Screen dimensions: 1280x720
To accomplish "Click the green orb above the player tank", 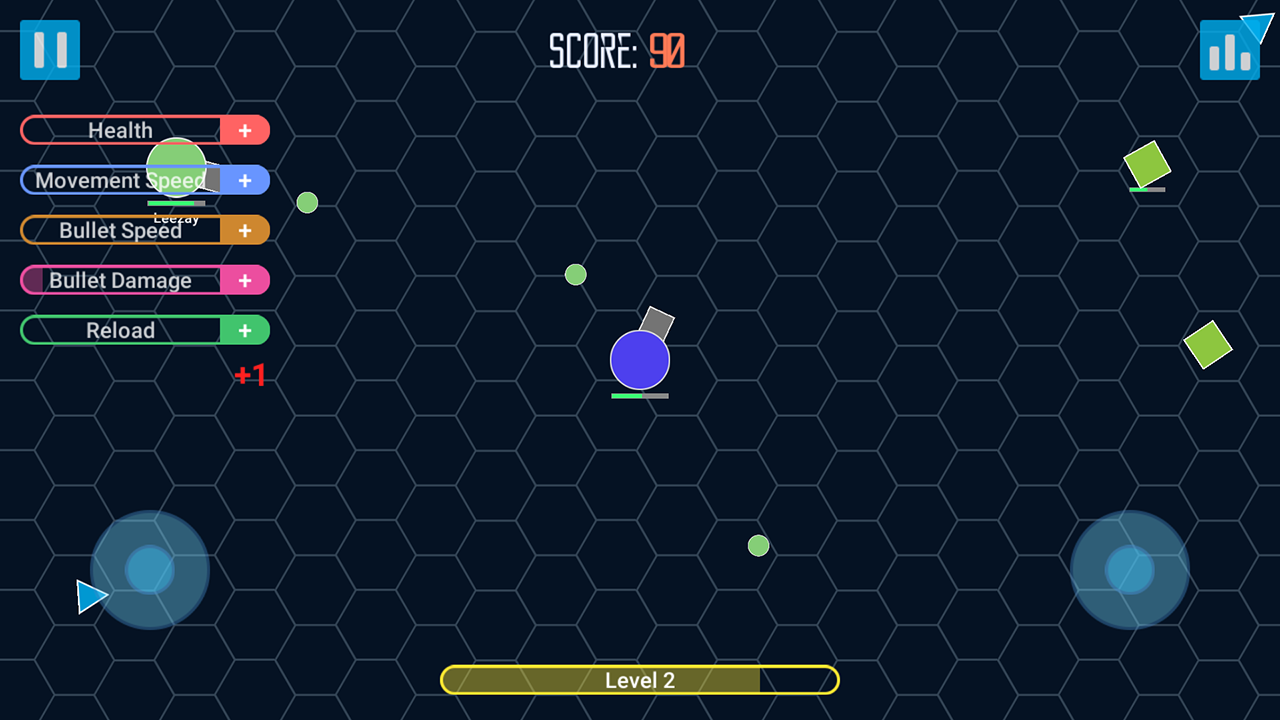I will point(575,274).
